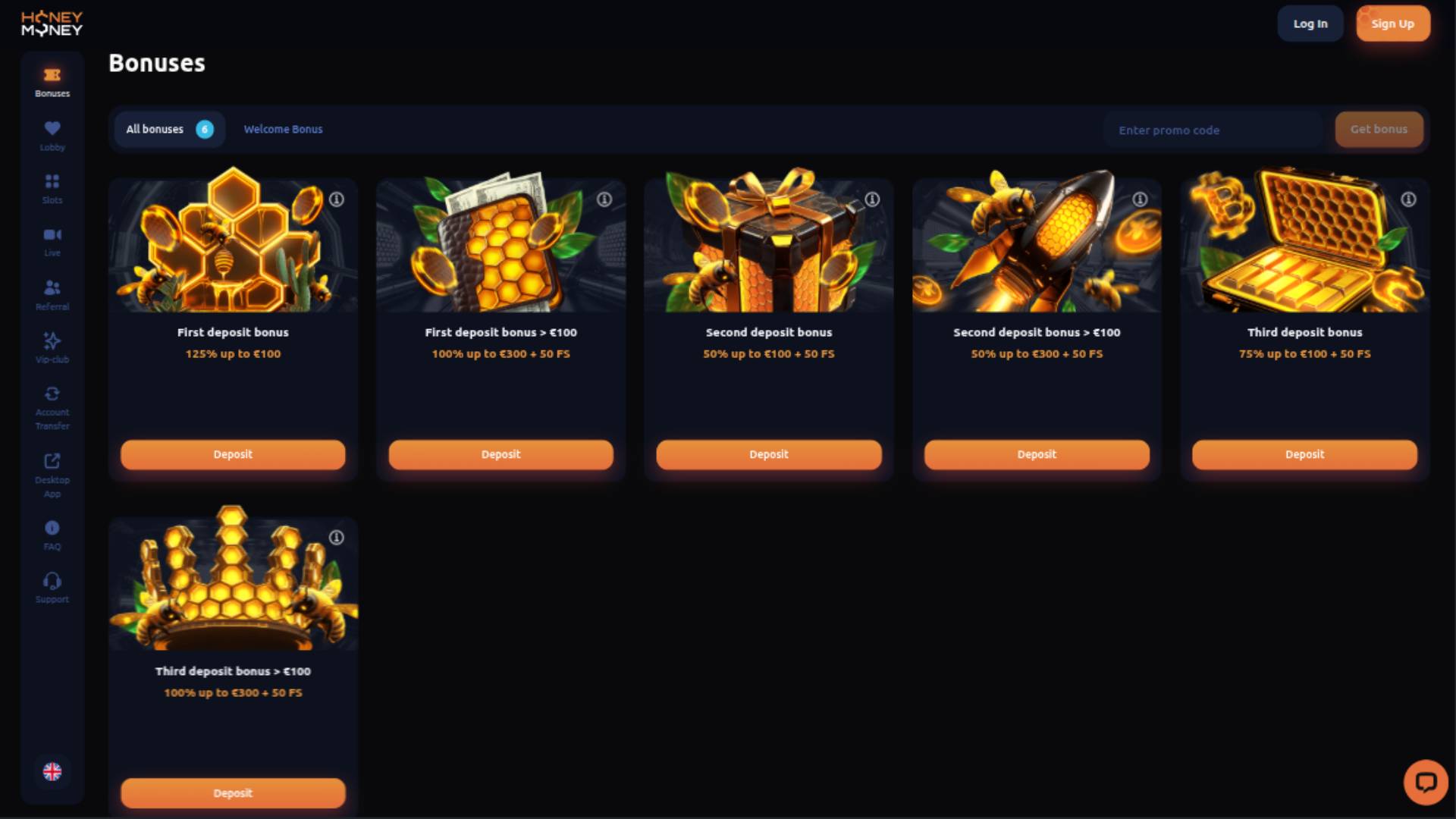
Task: Select the Account Transfer icon
Action: pyautogui.click(x=52, y=394)
